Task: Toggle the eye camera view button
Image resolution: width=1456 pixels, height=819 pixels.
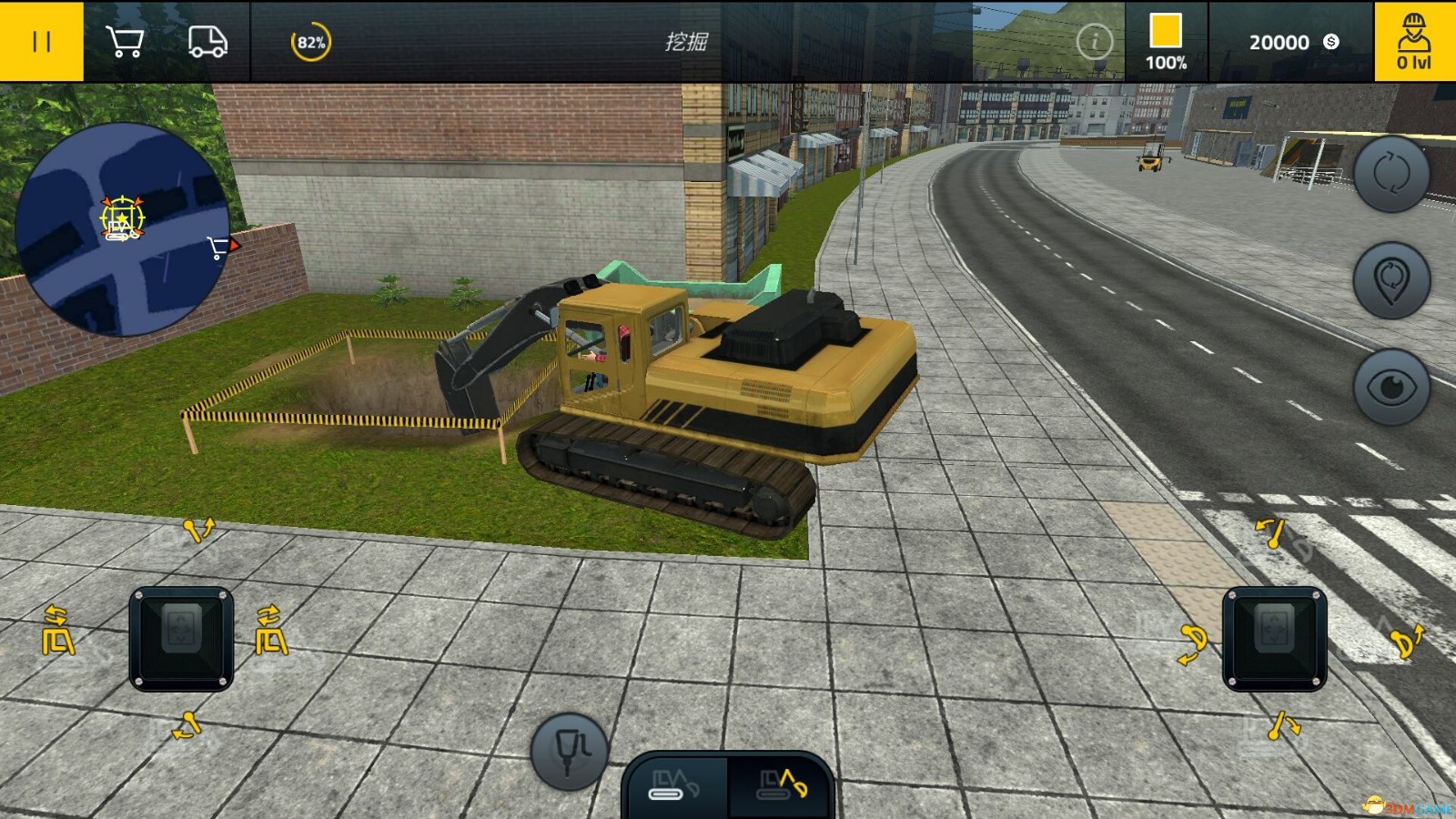Action: [x=1391, y=388]
